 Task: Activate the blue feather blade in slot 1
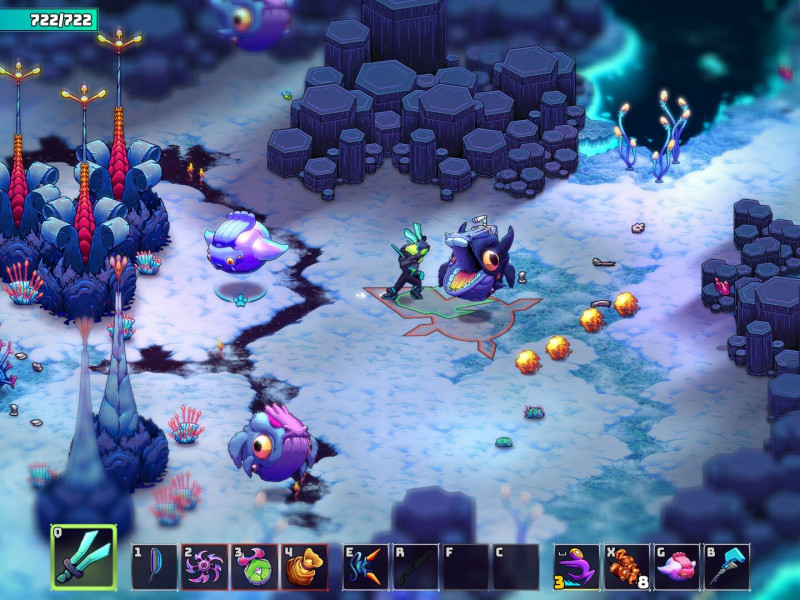(154, 566)
